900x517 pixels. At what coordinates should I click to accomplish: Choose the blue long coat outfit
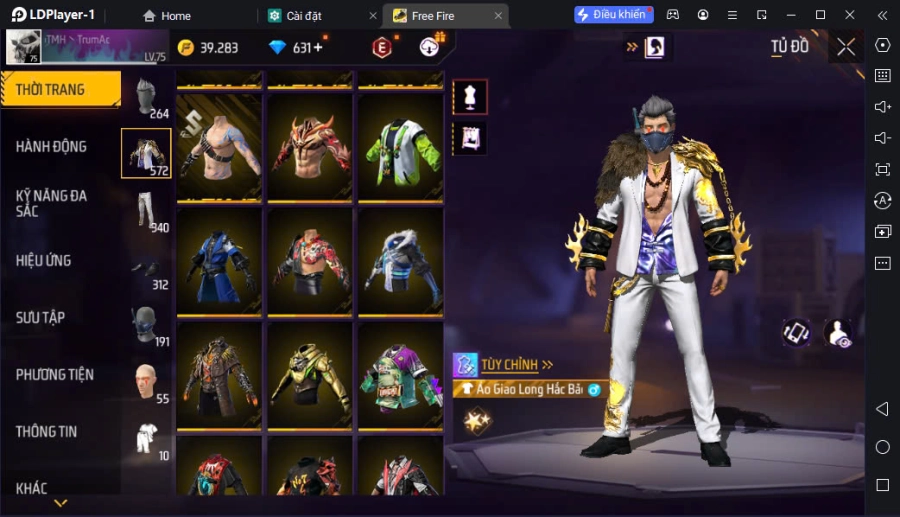tap(218, 263)
